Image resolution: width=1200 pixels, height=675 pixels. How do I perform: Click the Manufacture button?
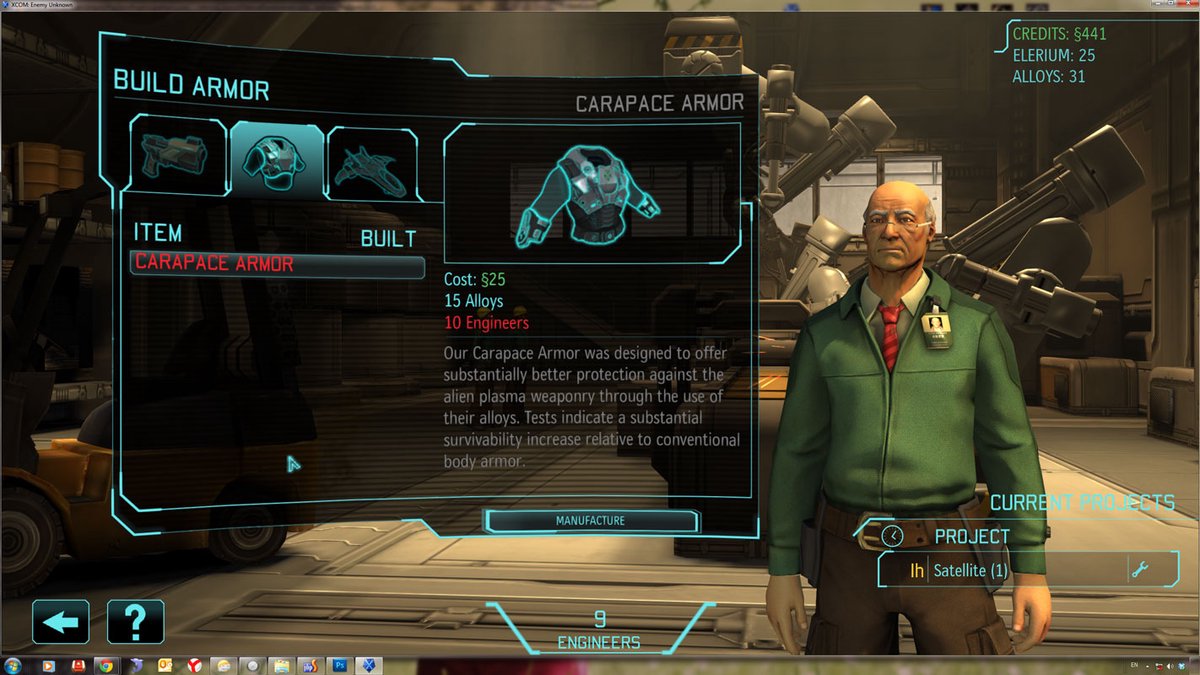pyautogui.click(x=590, y=521)
